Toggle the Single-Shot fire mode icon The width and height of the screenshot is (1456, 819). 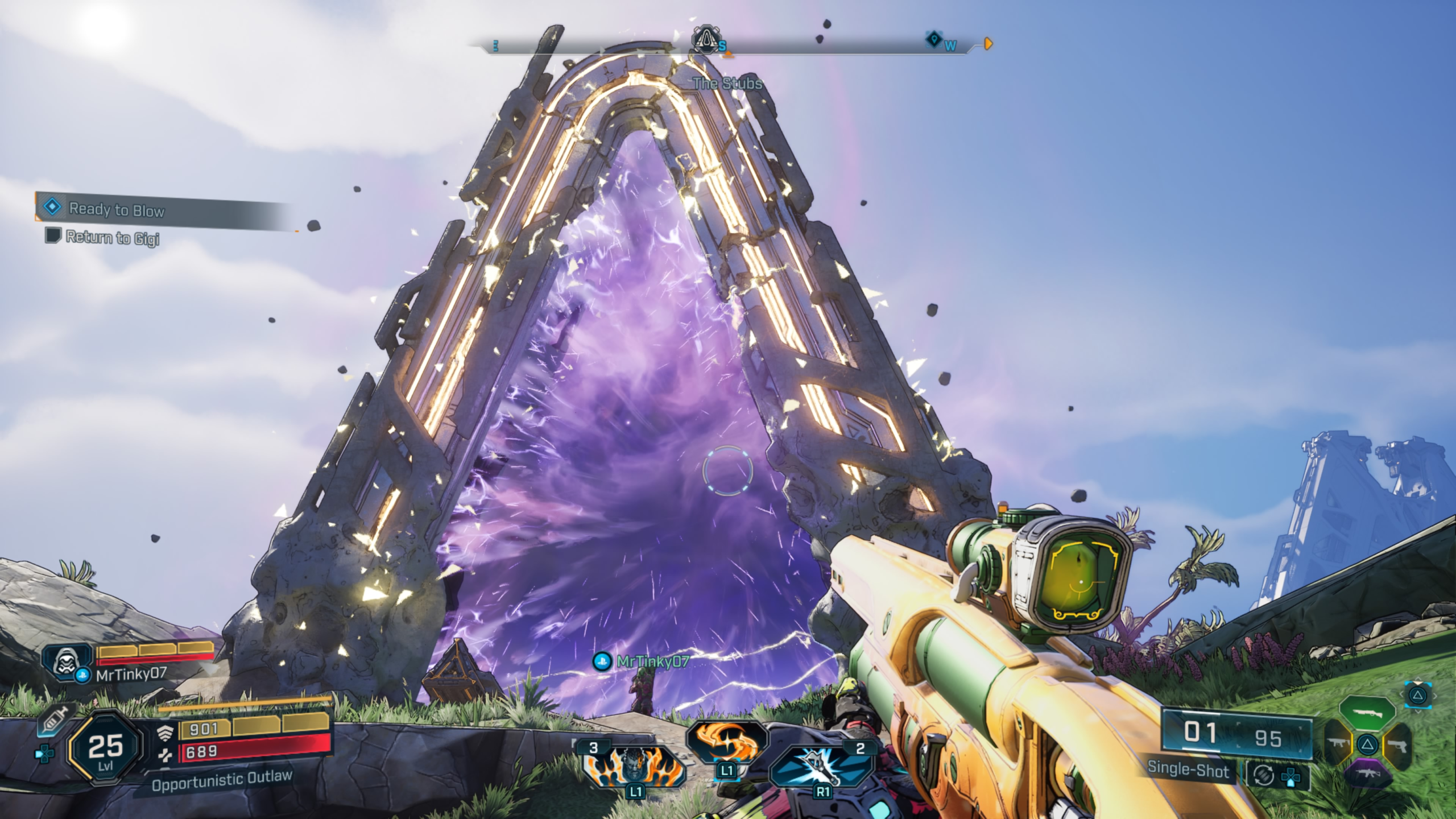1264,775
